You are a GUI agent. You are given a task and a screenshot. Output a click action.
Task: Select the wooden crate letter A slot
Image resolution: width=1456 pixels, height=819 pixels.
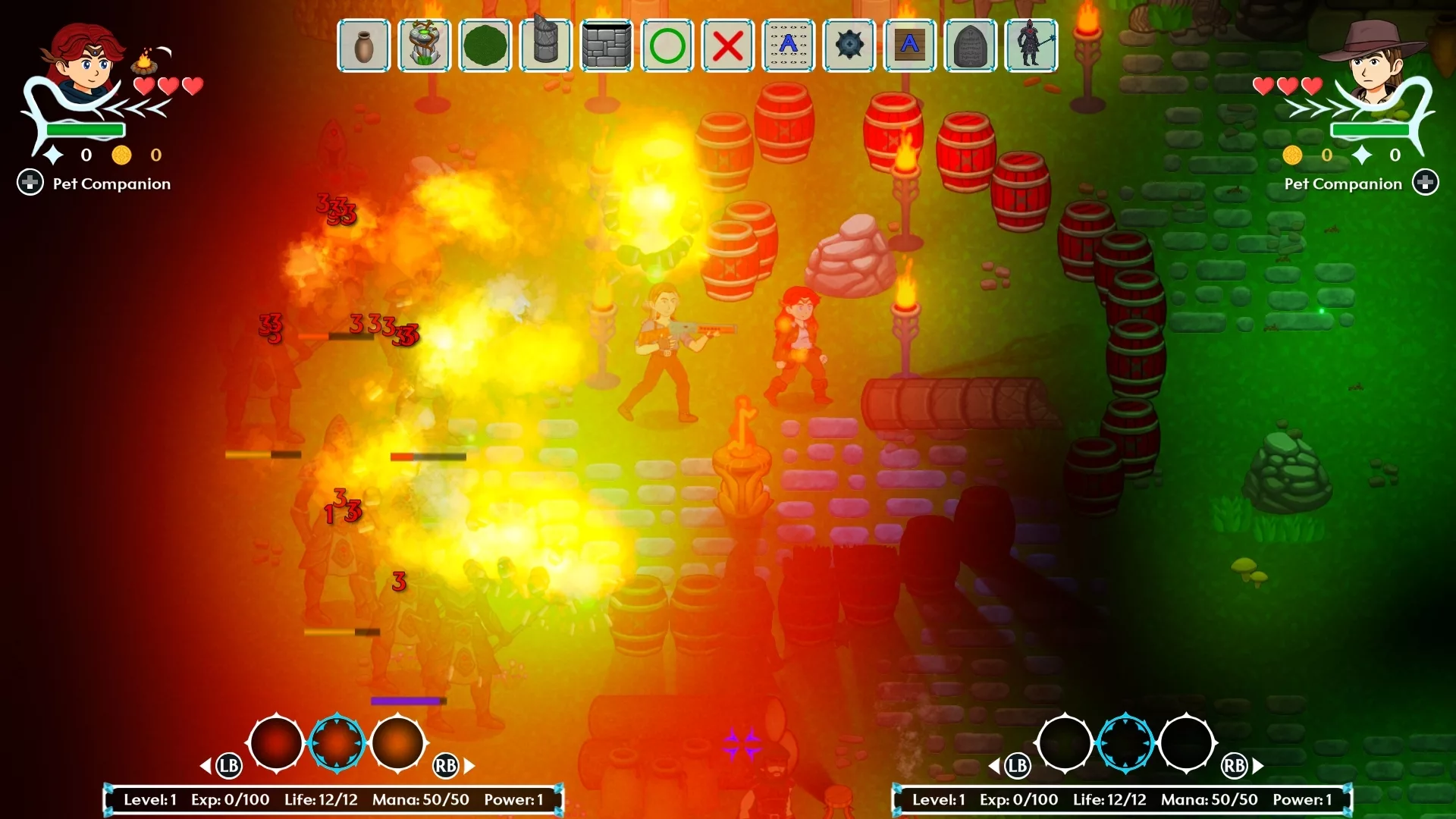910,45
